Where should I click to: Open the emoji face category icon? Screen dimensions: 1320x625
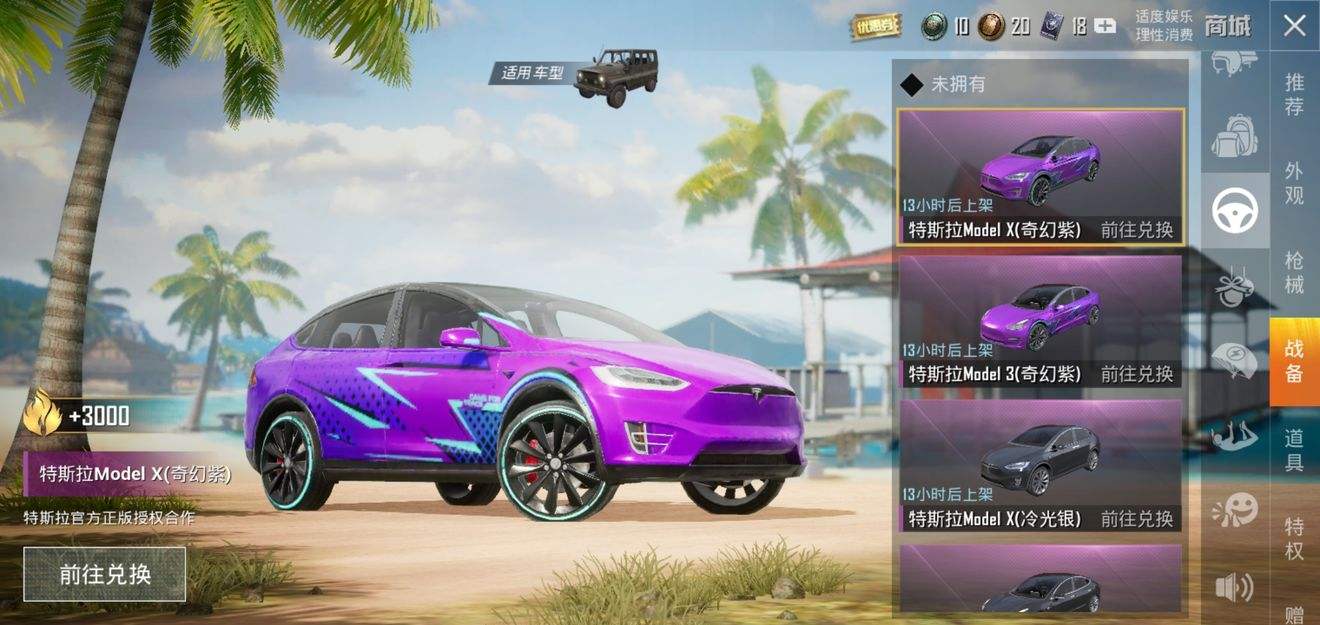click(1235, 511)
